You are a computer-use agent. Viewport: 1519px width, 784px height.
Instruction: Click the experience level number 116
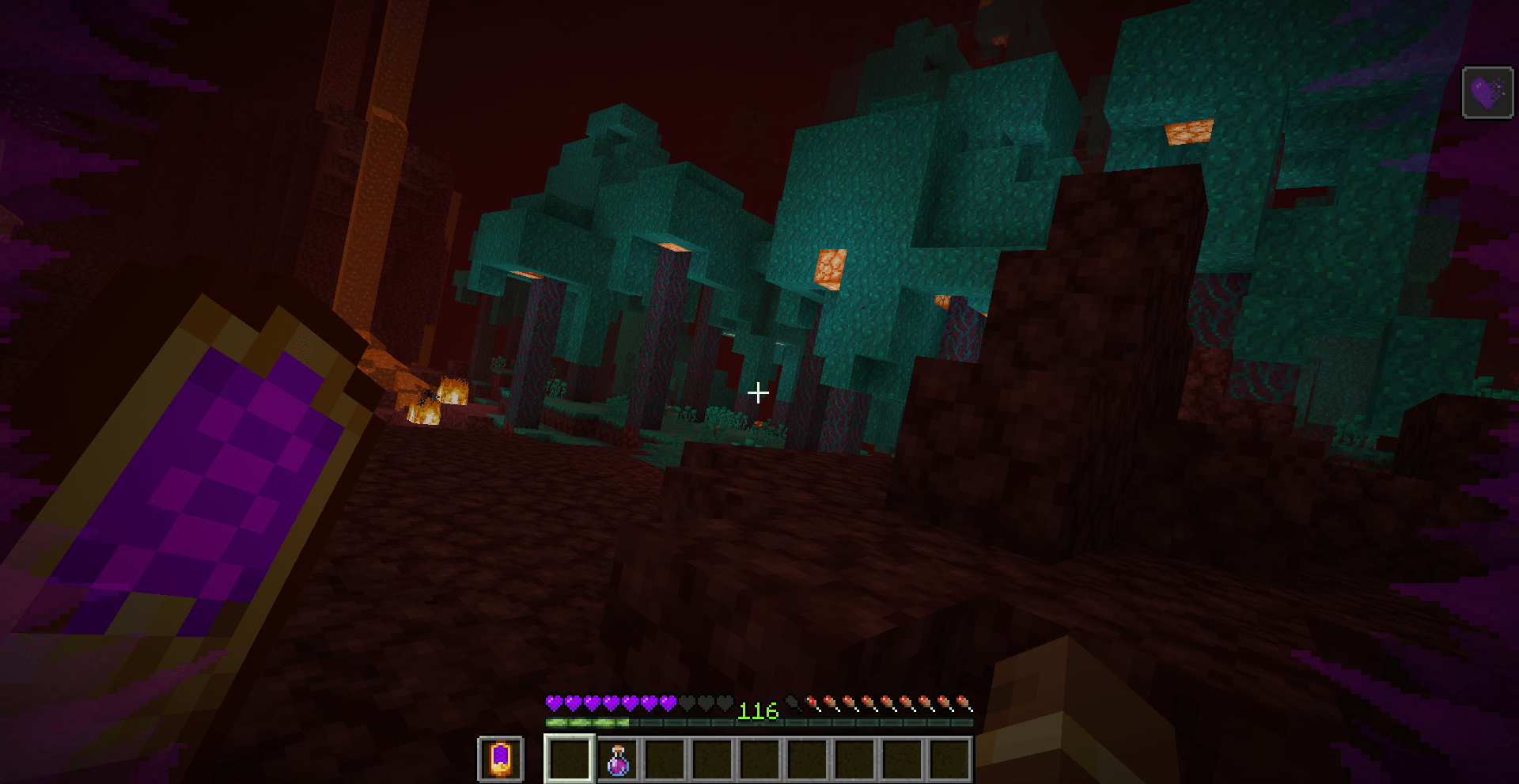(x=757, y=710)
